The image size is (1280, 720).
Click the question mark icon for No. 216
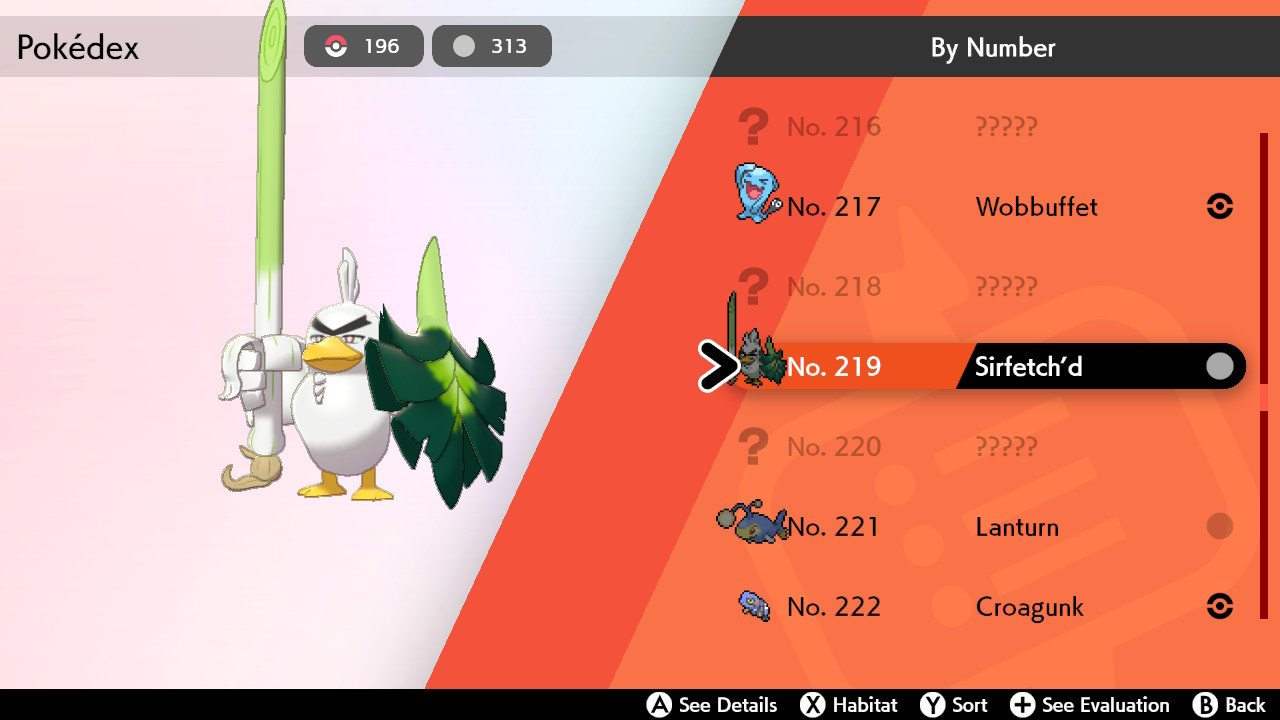(x=755, y=126)
